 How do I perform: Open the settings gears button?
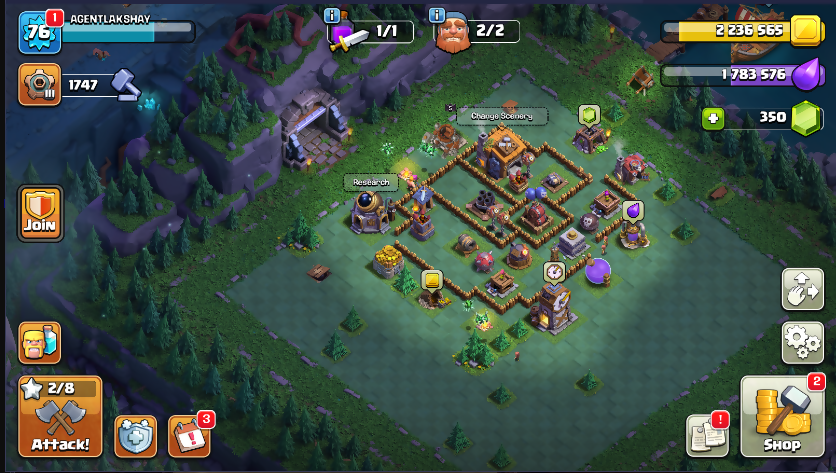pyautogui.click(x=802, y=341)
